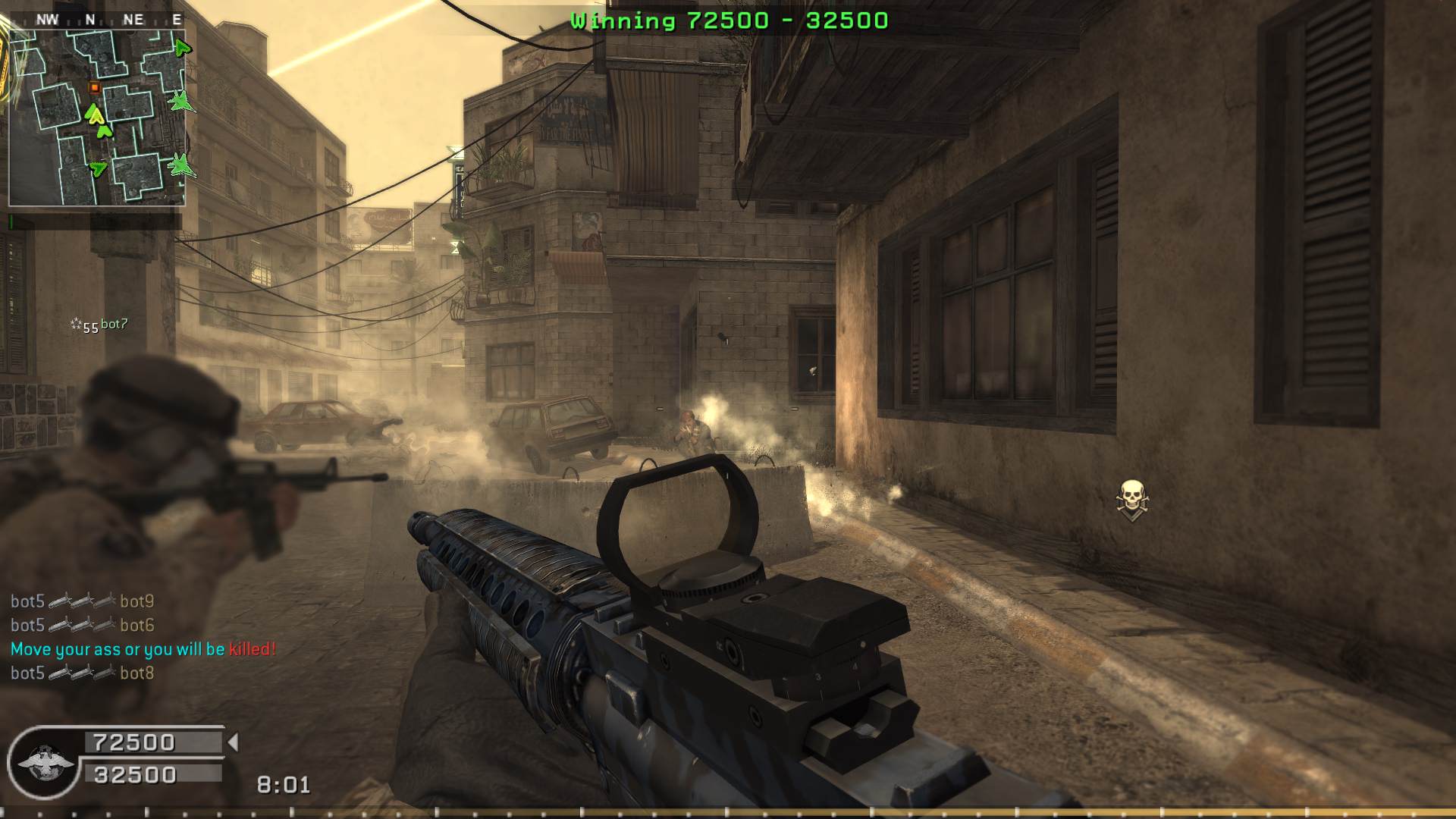Screen dimensions: 1456x819
Task: Click the eagle faction emblem
Action: tap(45, 762)
